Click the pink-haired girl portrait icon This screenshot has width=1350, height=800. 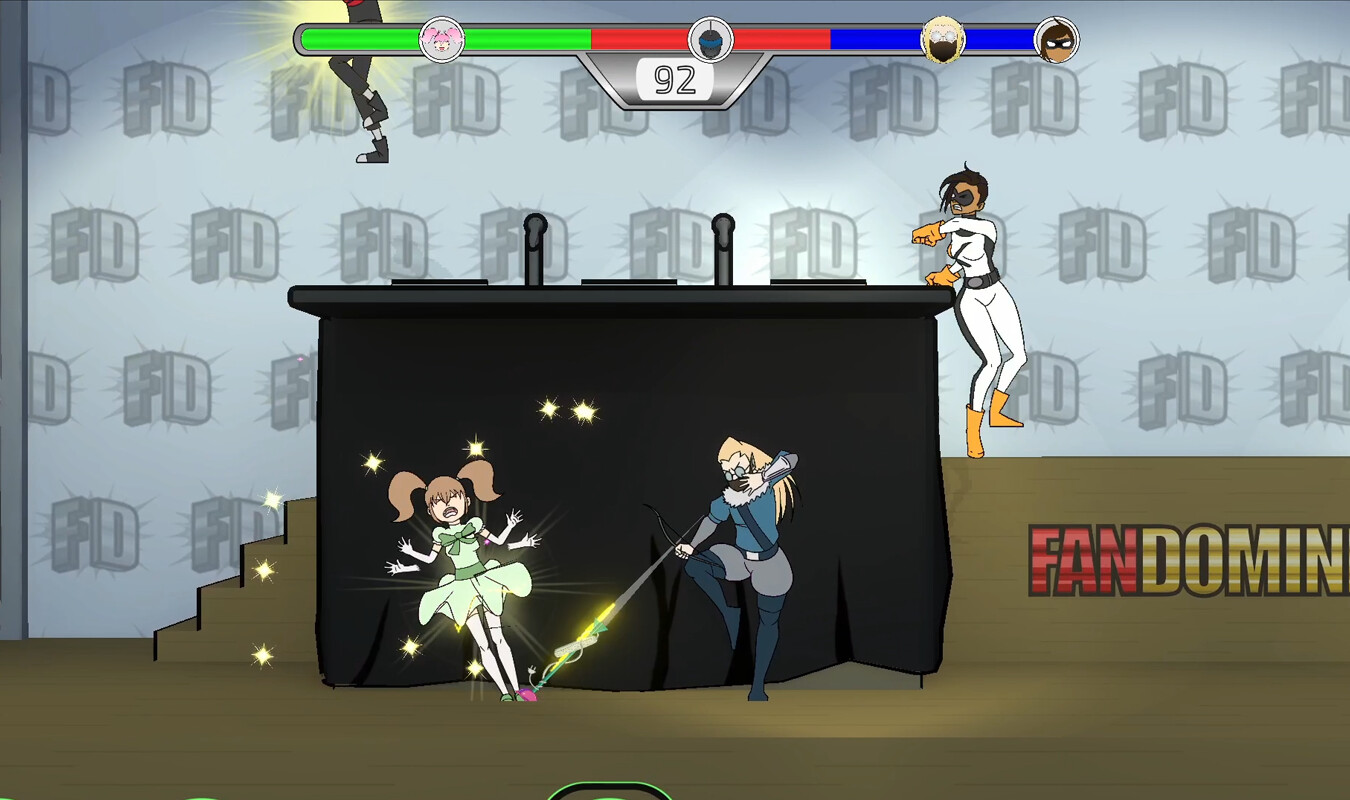[442, 40]
